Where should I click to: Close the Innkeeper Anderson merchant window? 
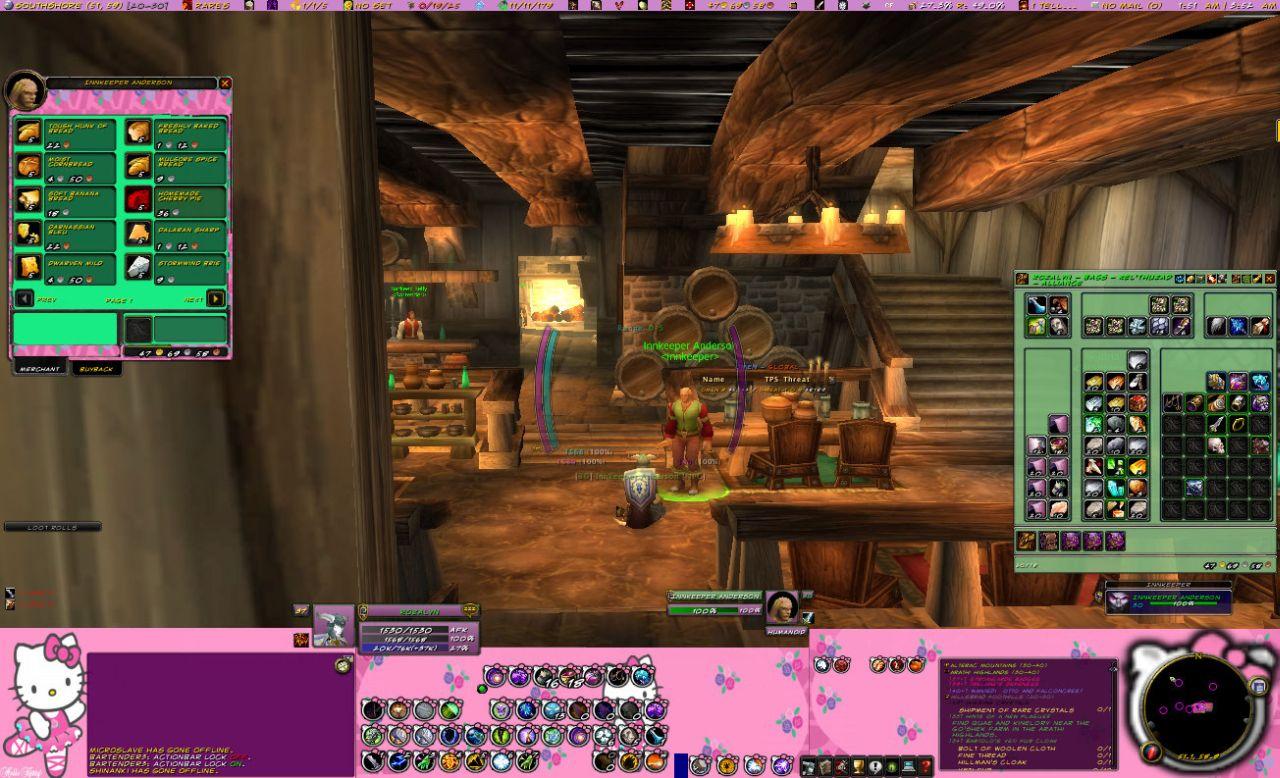click(225, 84)
